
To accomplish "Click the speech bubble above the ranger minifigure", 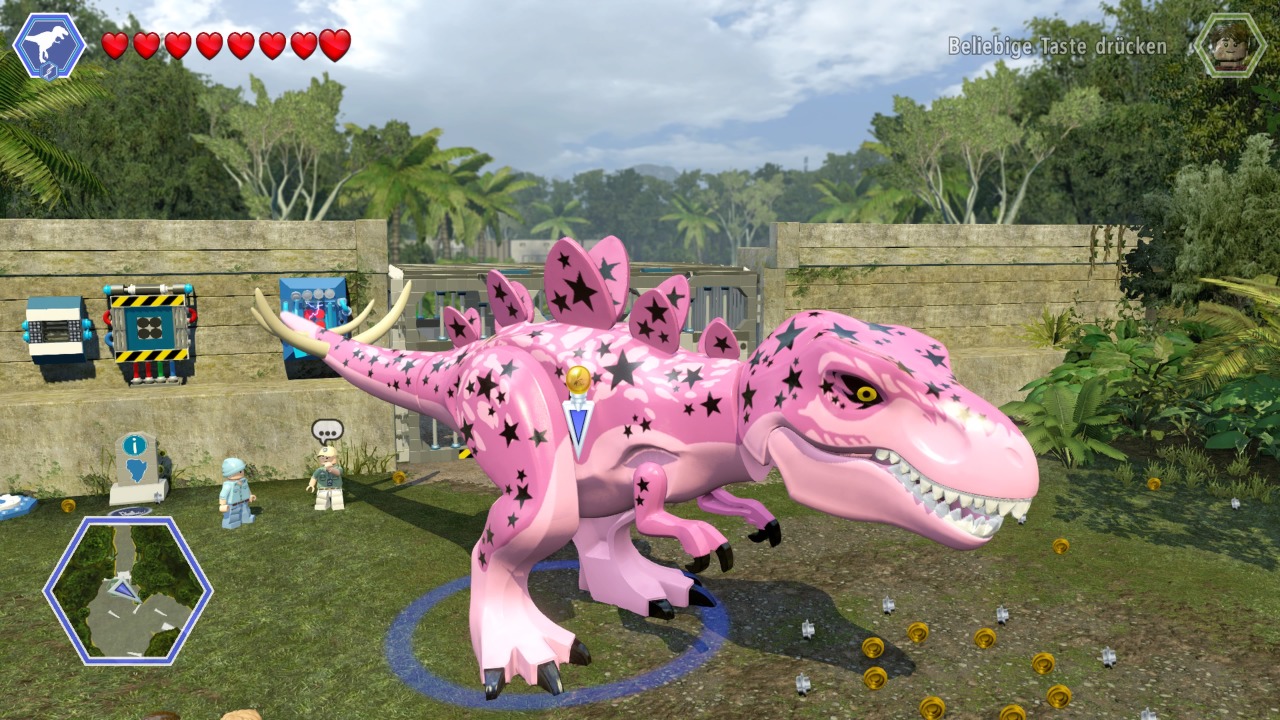I will pyautogui.click(x=326, y=429).
